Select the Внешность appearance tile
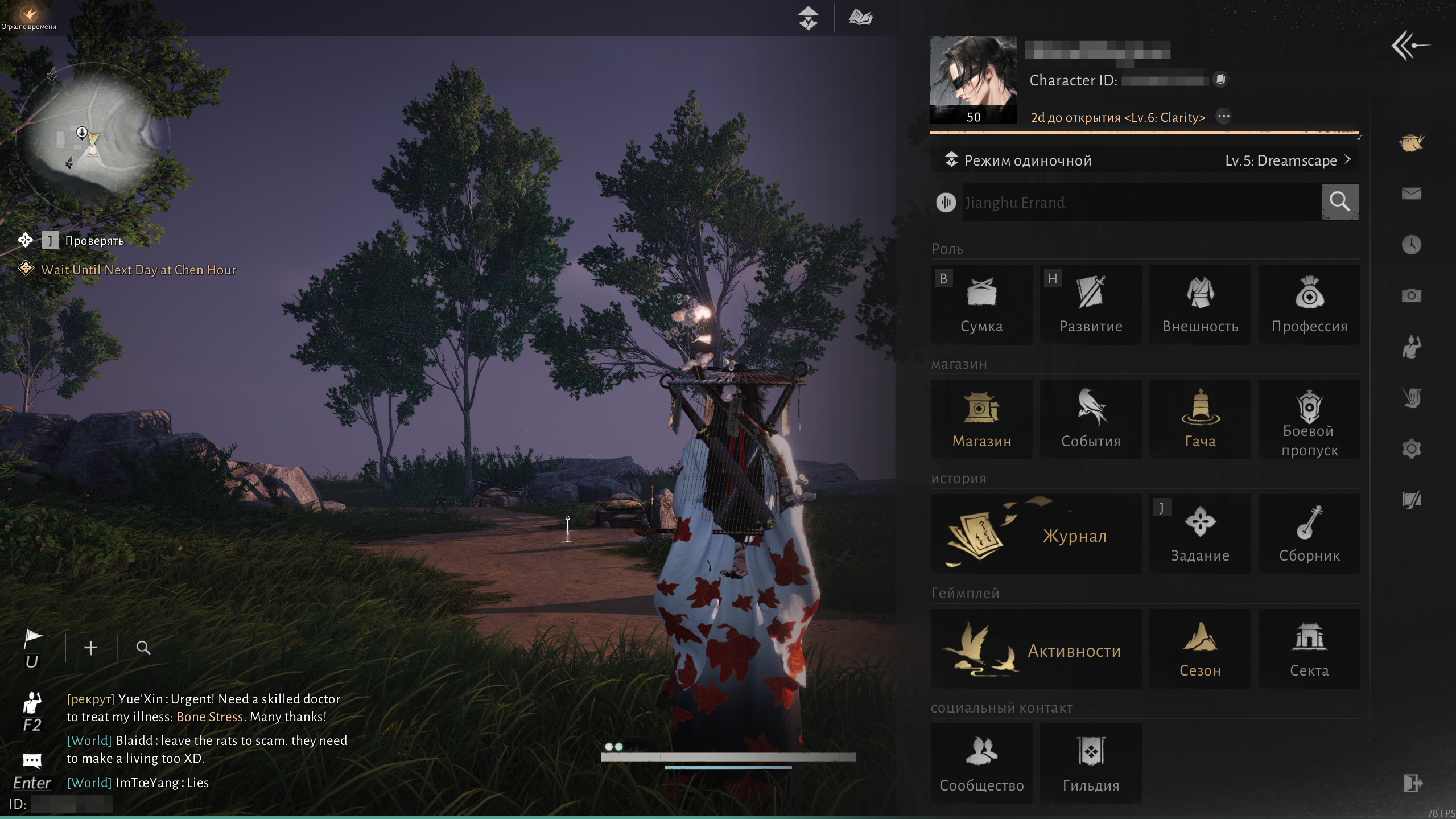Image resolution: width=1456 pixels, height=819 pixels. pos(1200,304)
